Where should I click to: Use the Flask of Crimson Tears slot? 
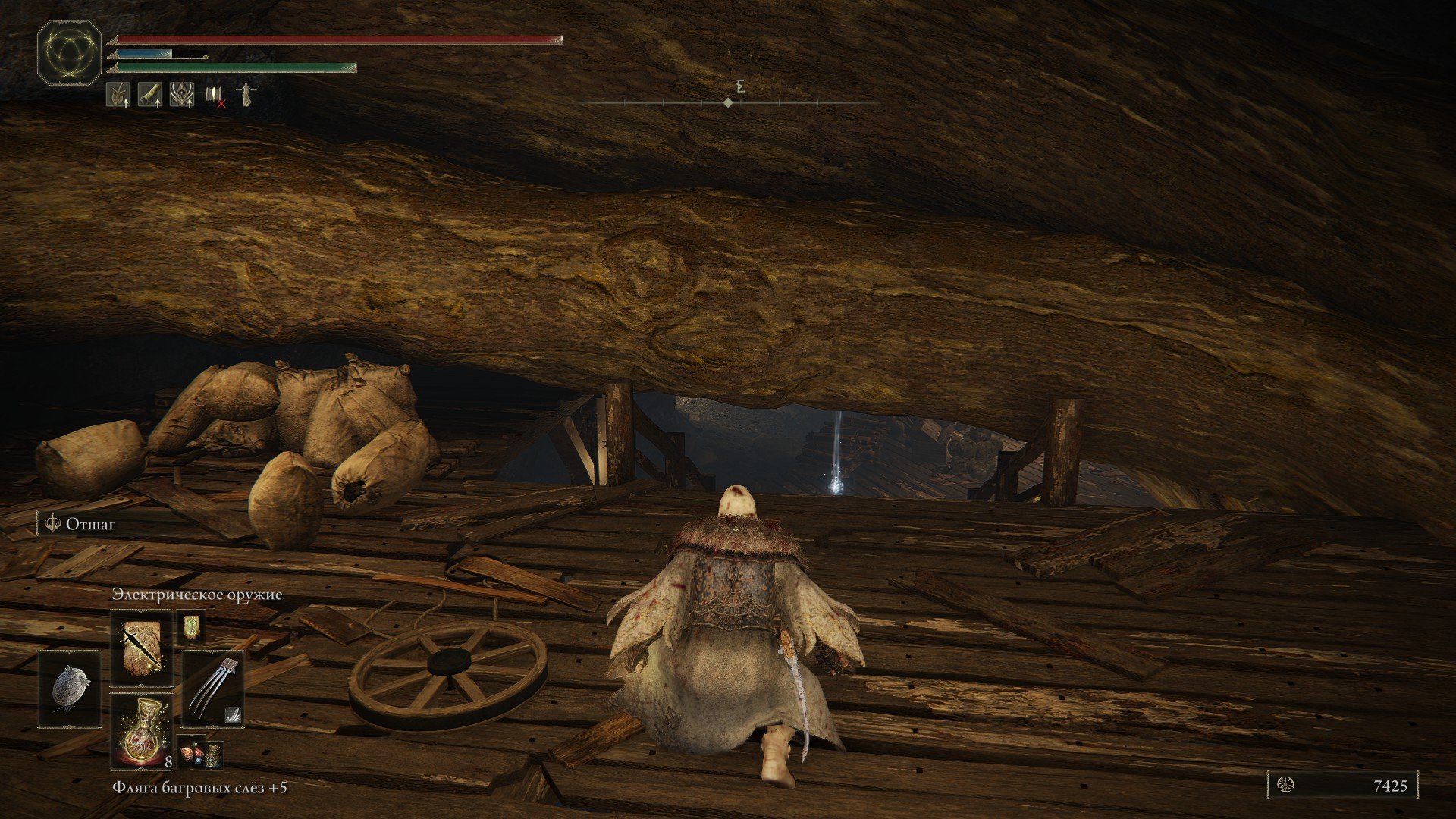pos(142,730)
